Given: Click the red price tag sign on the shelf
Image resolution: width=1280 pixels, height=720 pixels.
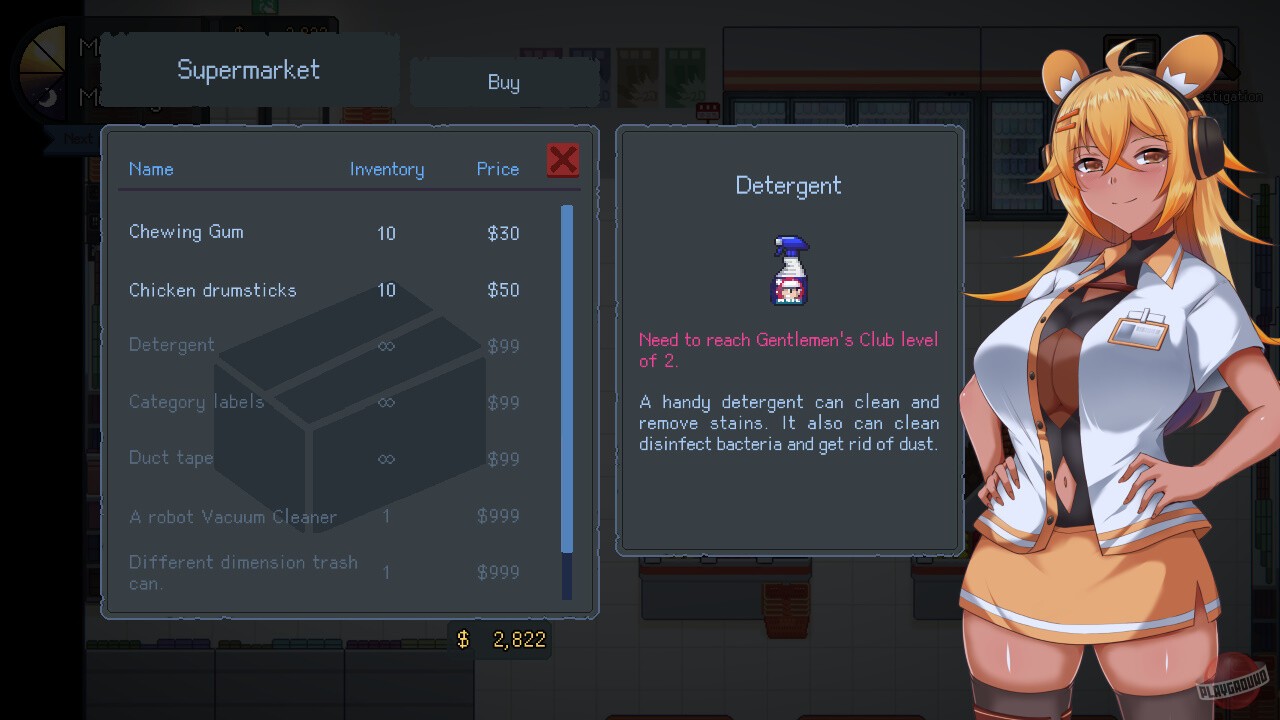Looking at the screenshot, I should click(708, 112).
